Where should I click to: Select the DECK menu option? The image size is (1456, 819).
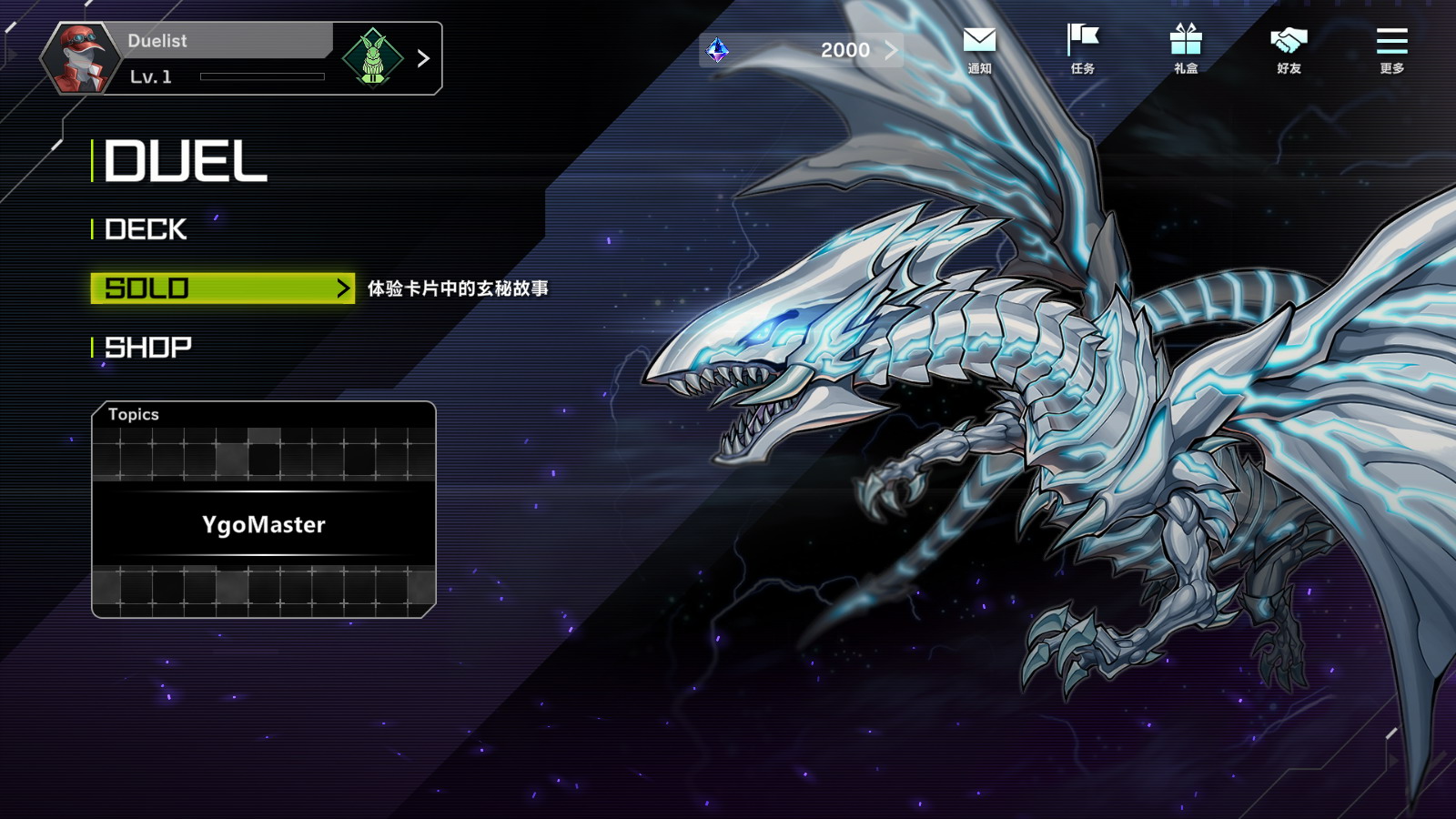(146, 229)
